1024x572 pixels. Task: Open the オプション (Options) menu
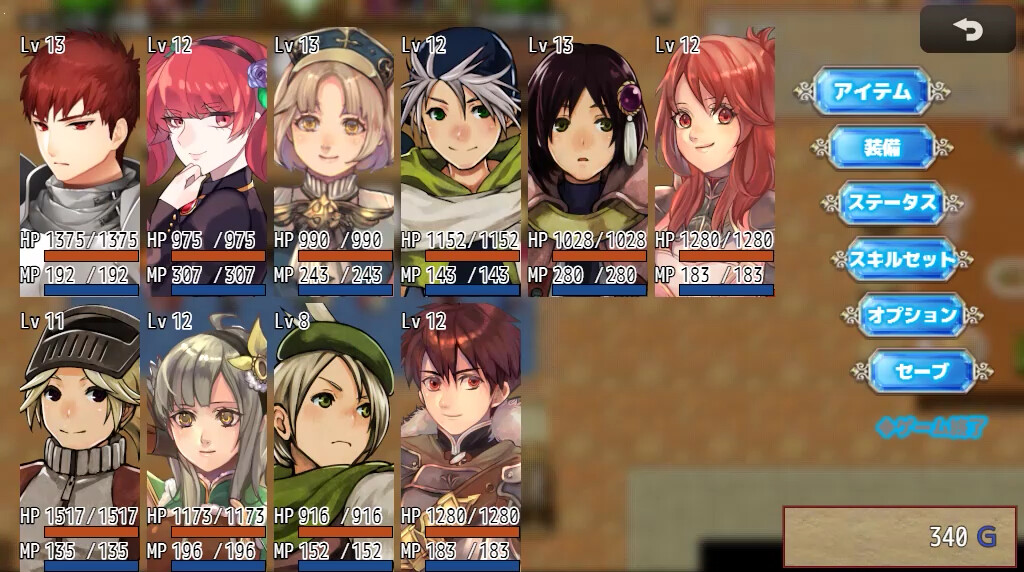911,315
